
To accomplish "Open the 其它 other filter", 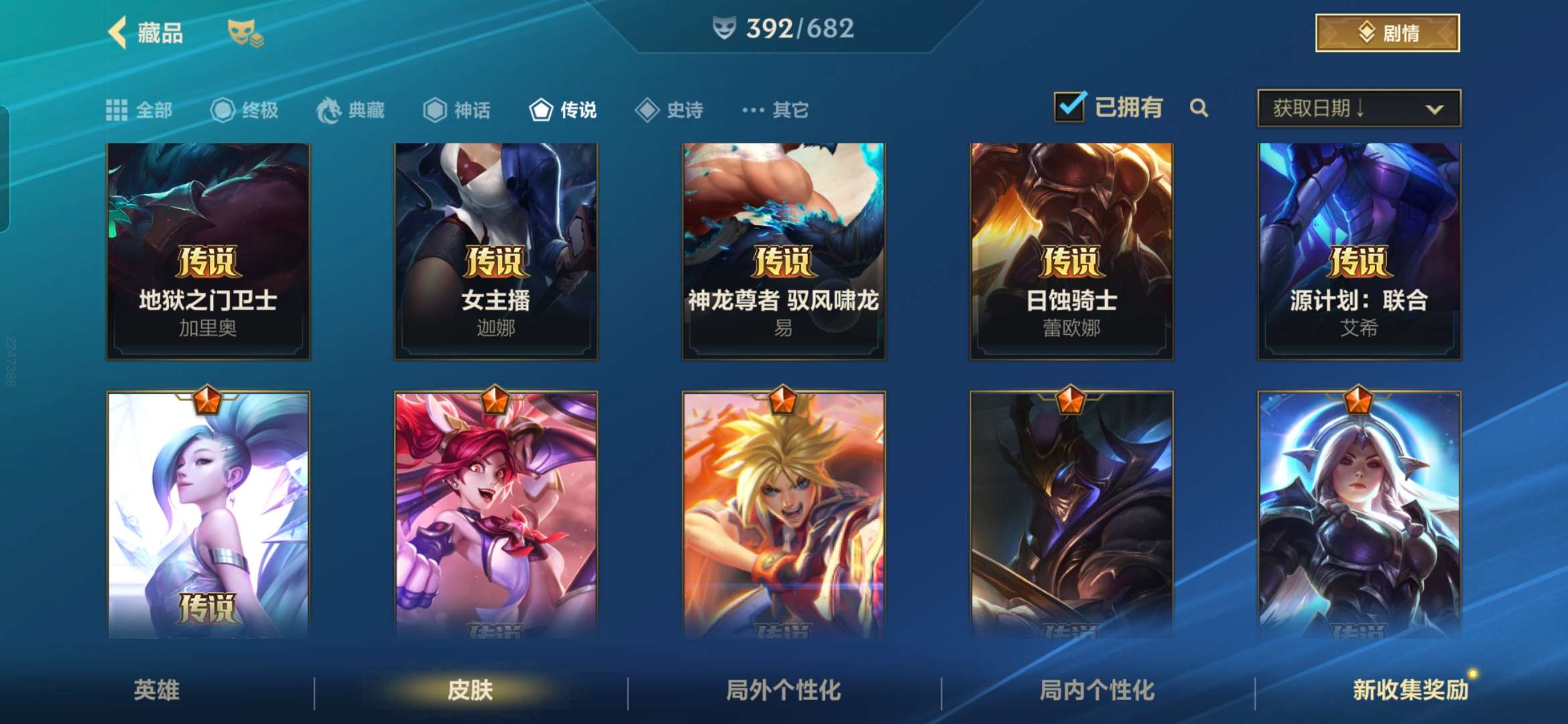I will 775,110.
